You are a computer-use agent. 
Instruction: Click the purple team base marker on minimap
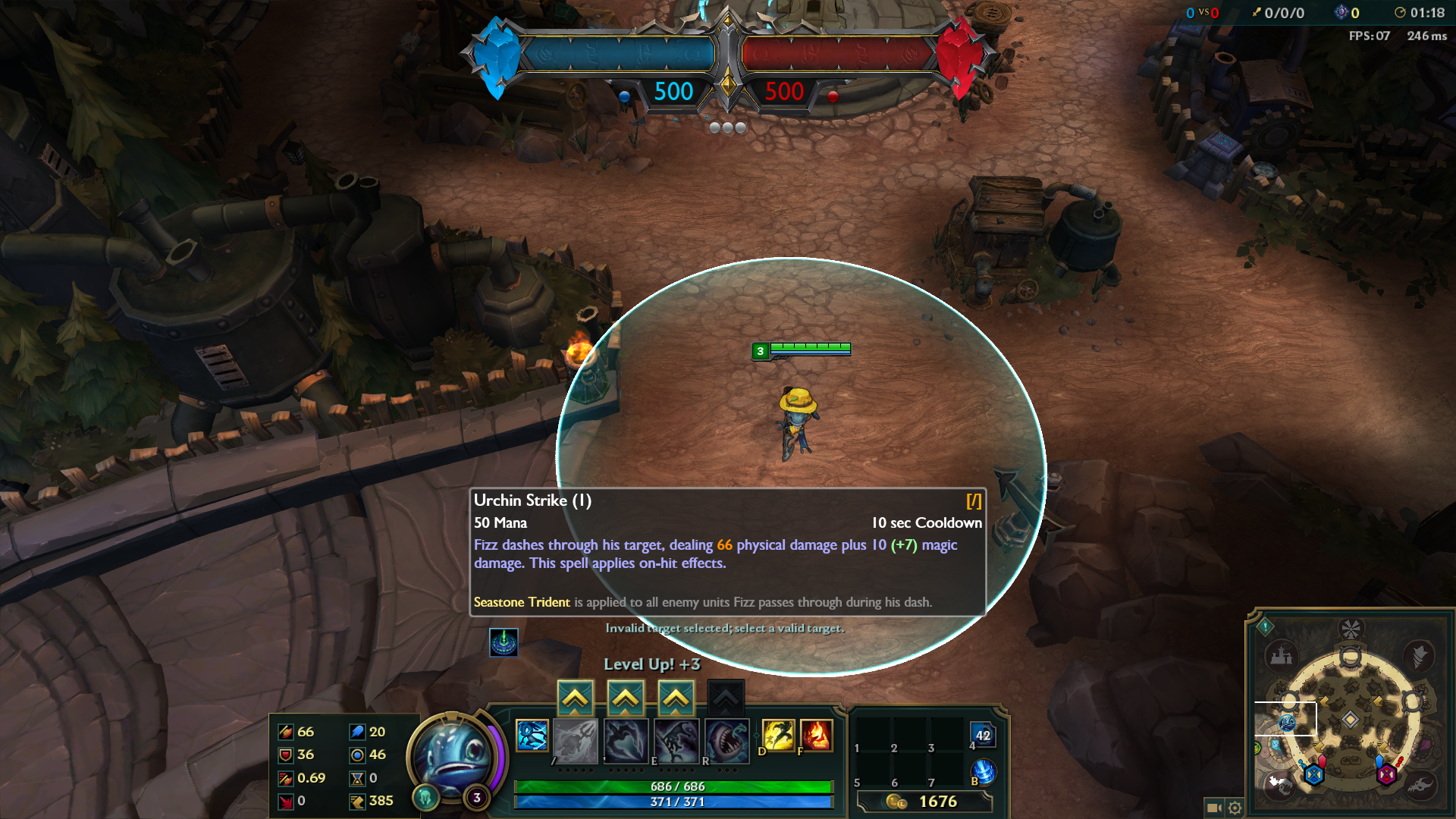pyautogui.click(x=1386, y=774)
